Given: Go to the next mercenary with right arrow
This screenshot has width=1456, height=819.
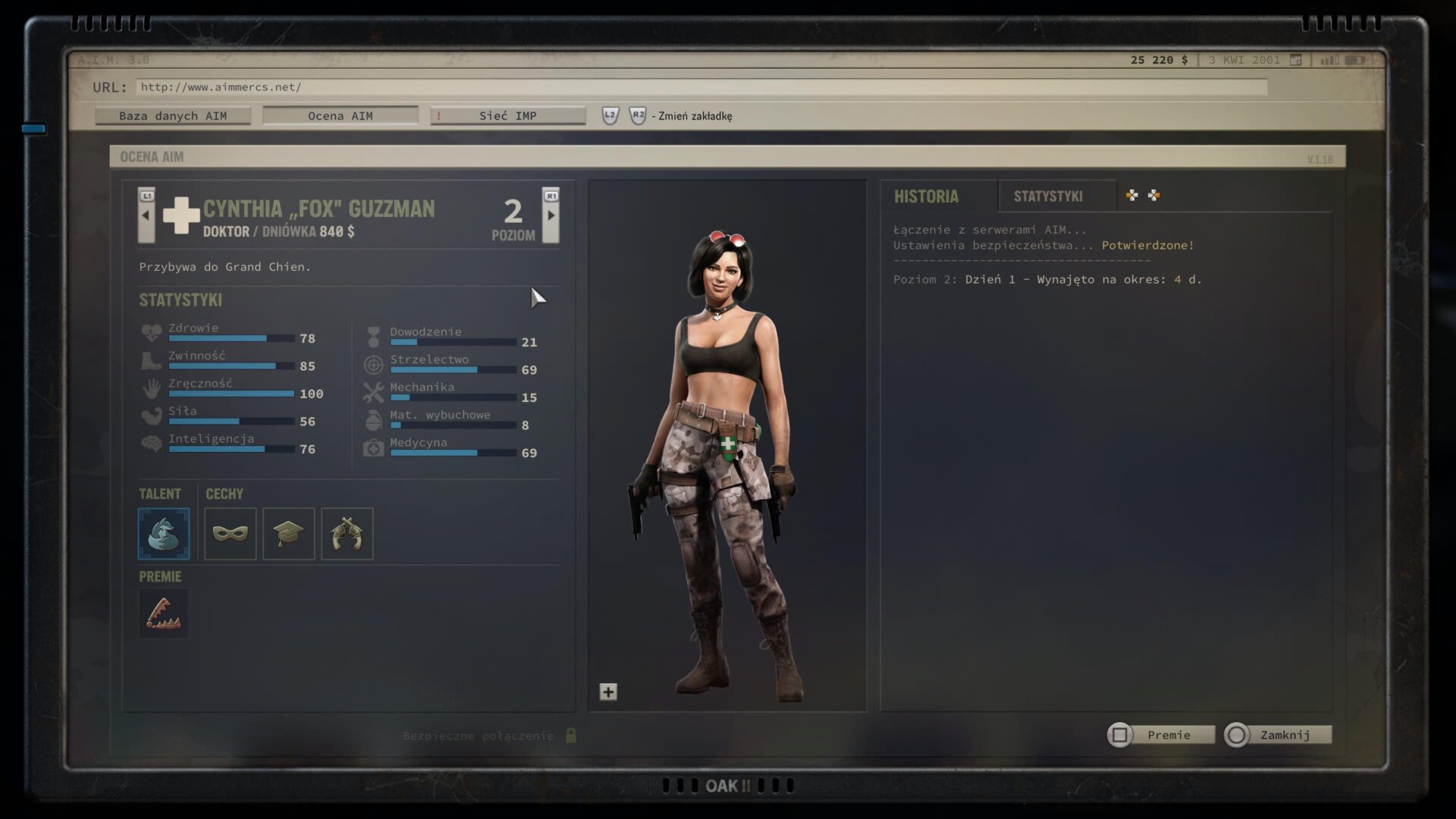Looking at the screenshot, I should click(551, 215).
